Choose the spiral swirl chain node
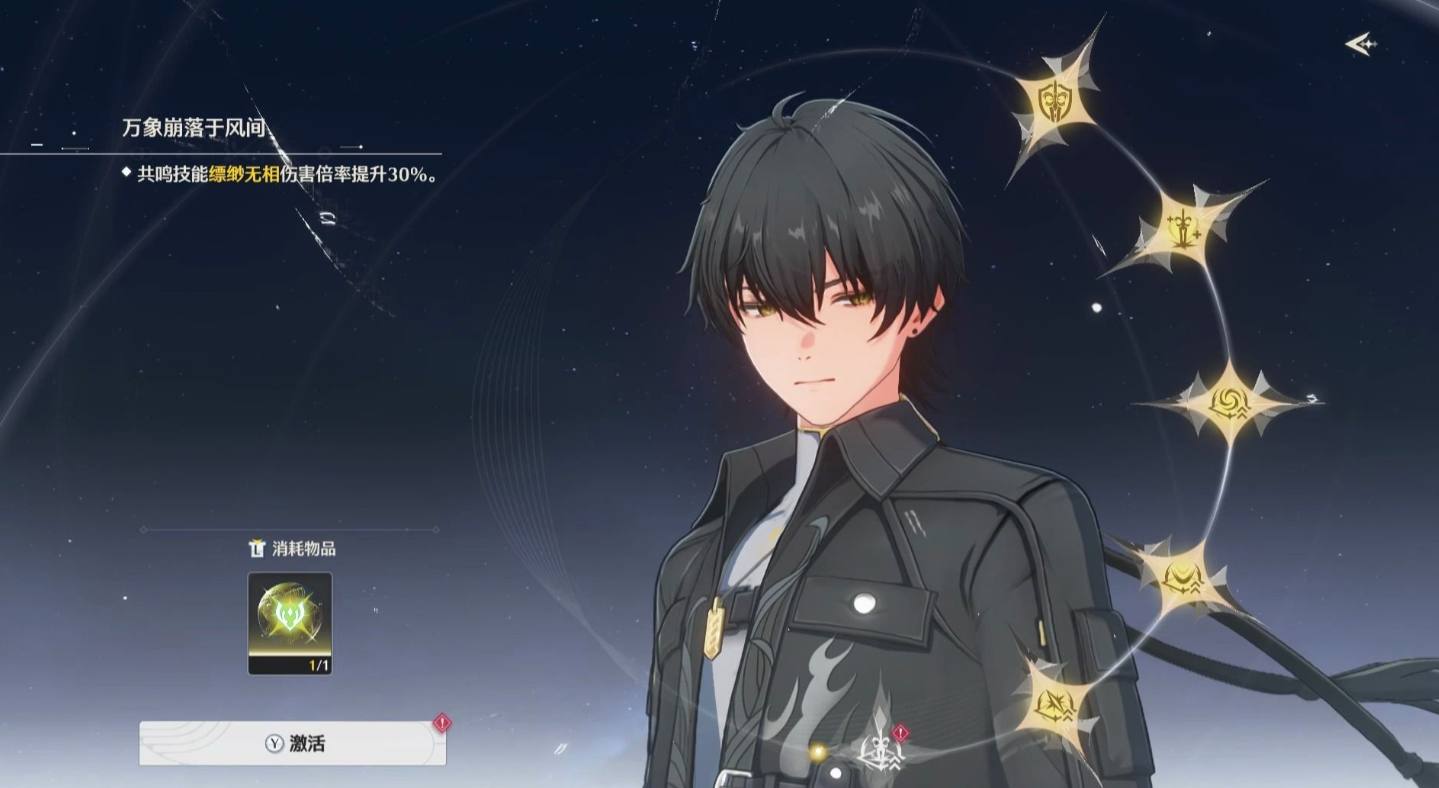Image resolution: width=1439 pixels, height=788 pixels. click(x=1228, y=403)
